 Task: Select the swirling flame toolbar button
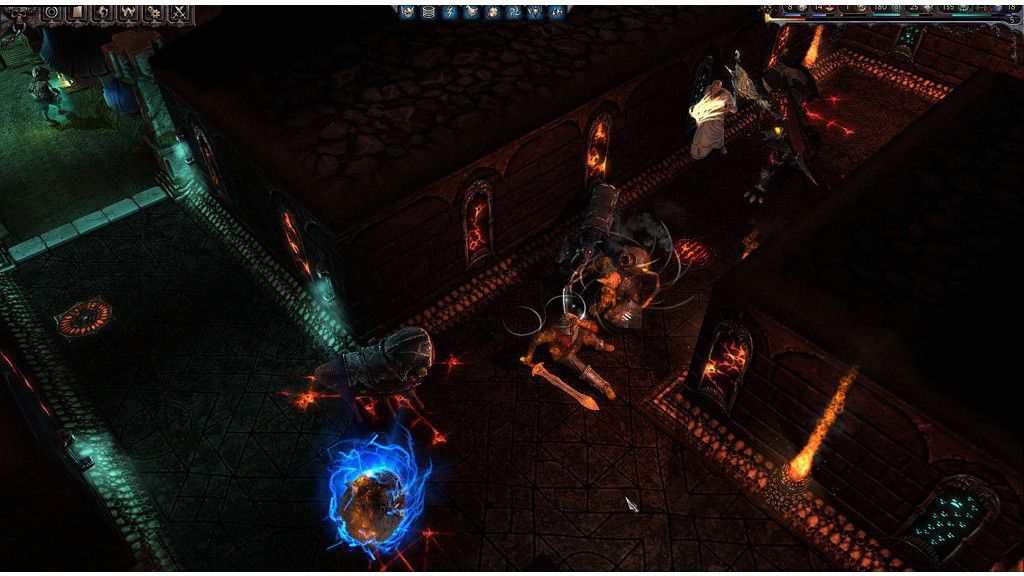tap(103, 13)
